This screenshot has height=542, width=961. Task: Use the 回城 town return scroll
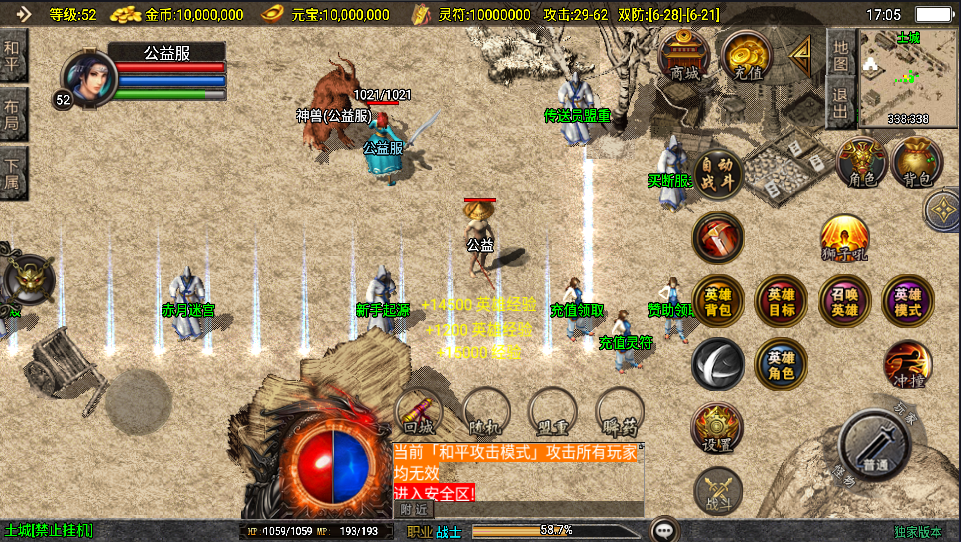point(419,410)
